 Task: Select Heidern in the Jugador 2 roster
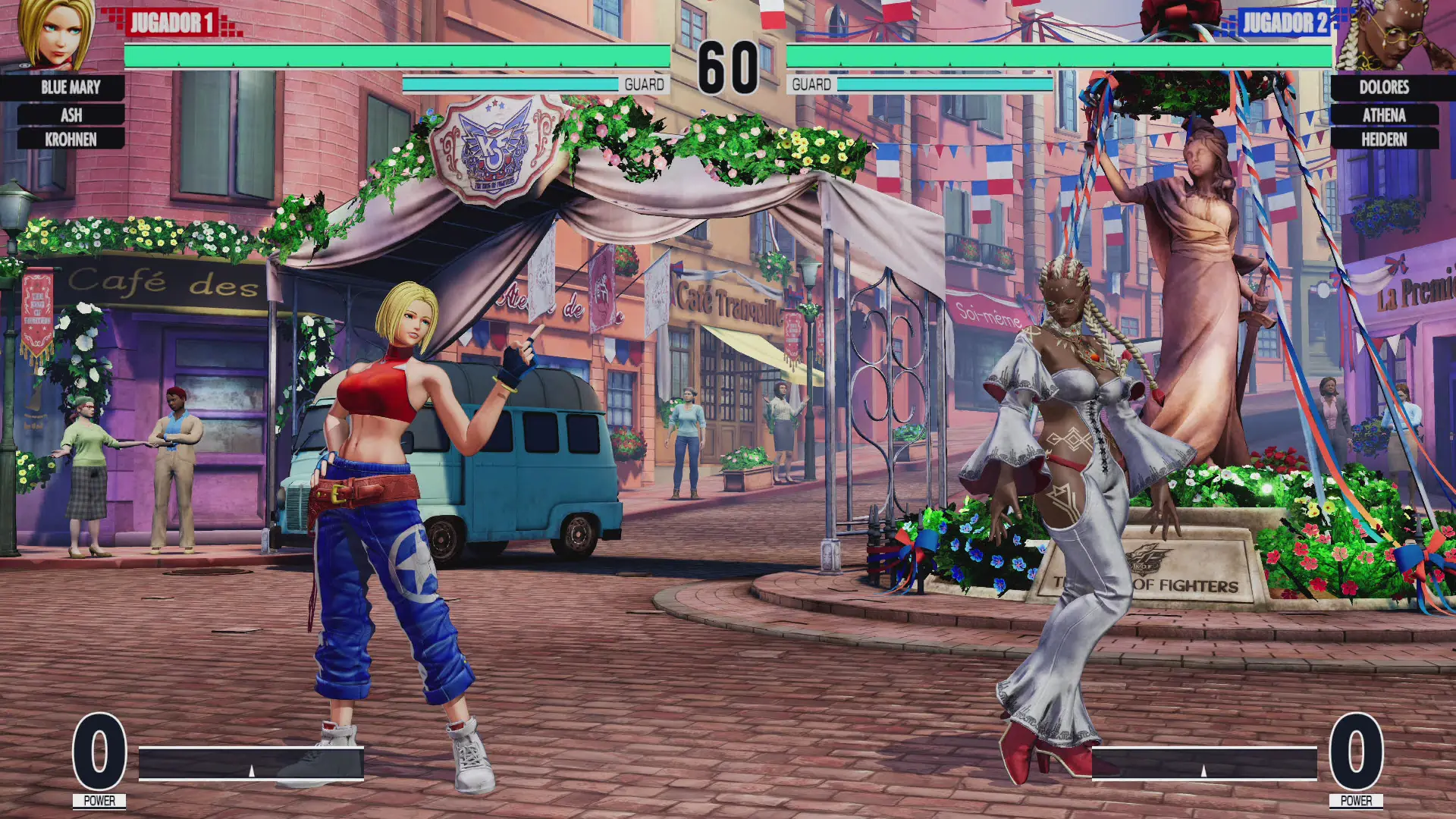point(1384,140)
